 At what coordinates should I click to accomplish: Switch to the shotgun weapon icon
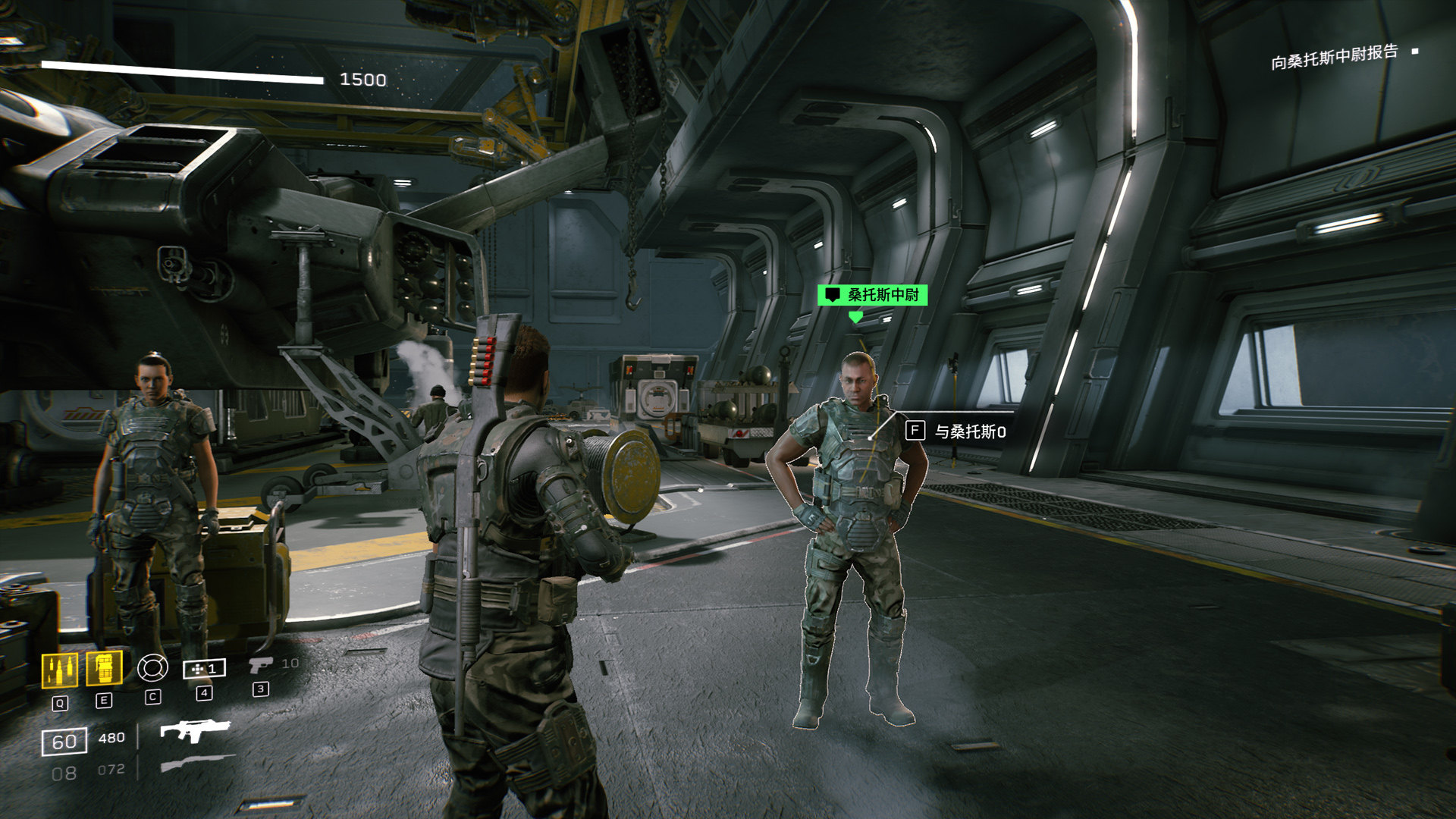pyautogui.click(x=197, y=762)
